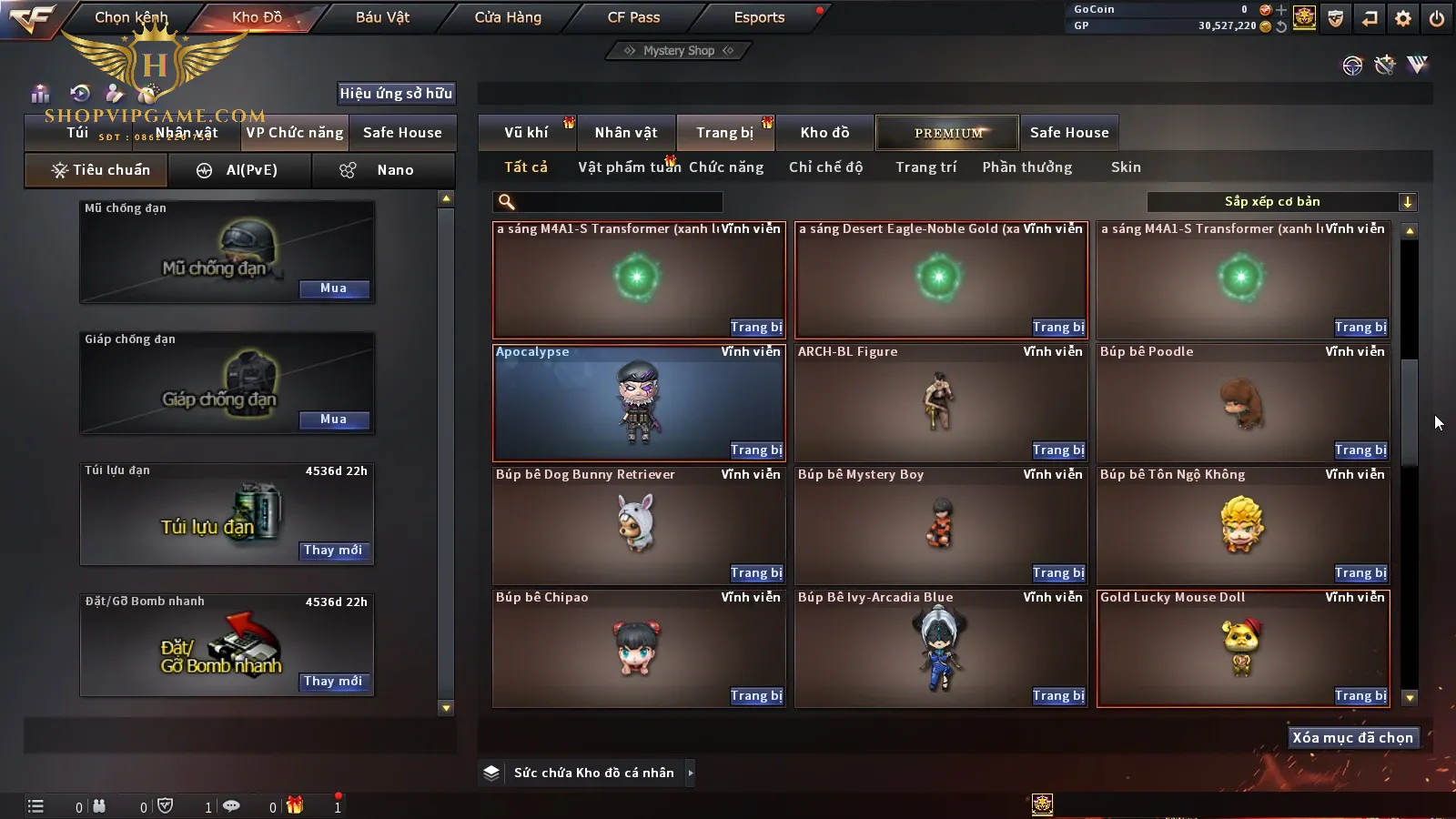1456x819 pixels.
Task: Select the Apocalypse doll item
Action: pyautogui.click(x=638, y=402)
